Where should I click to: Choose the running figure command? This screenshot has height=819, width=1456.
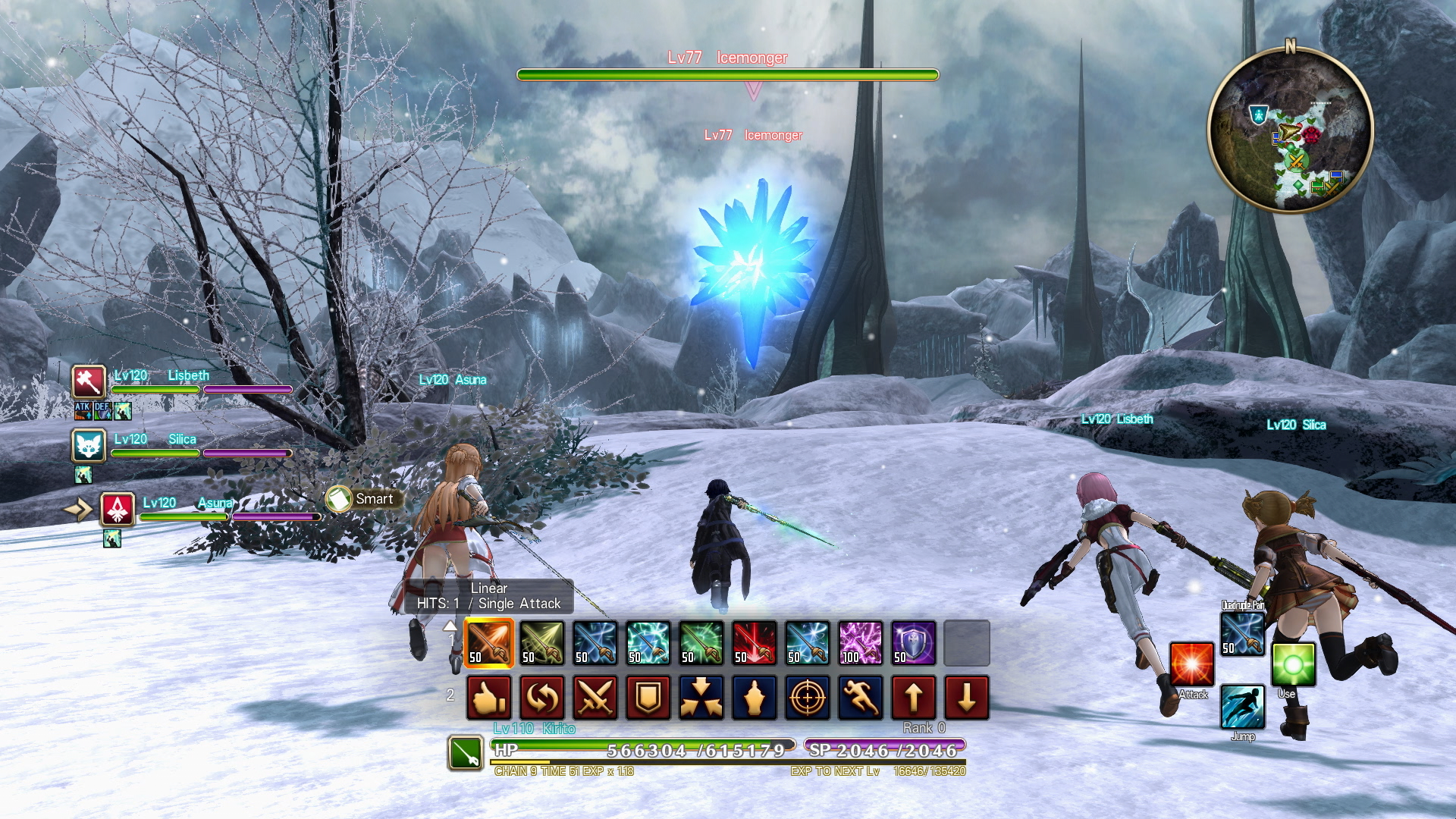[861, 698]
